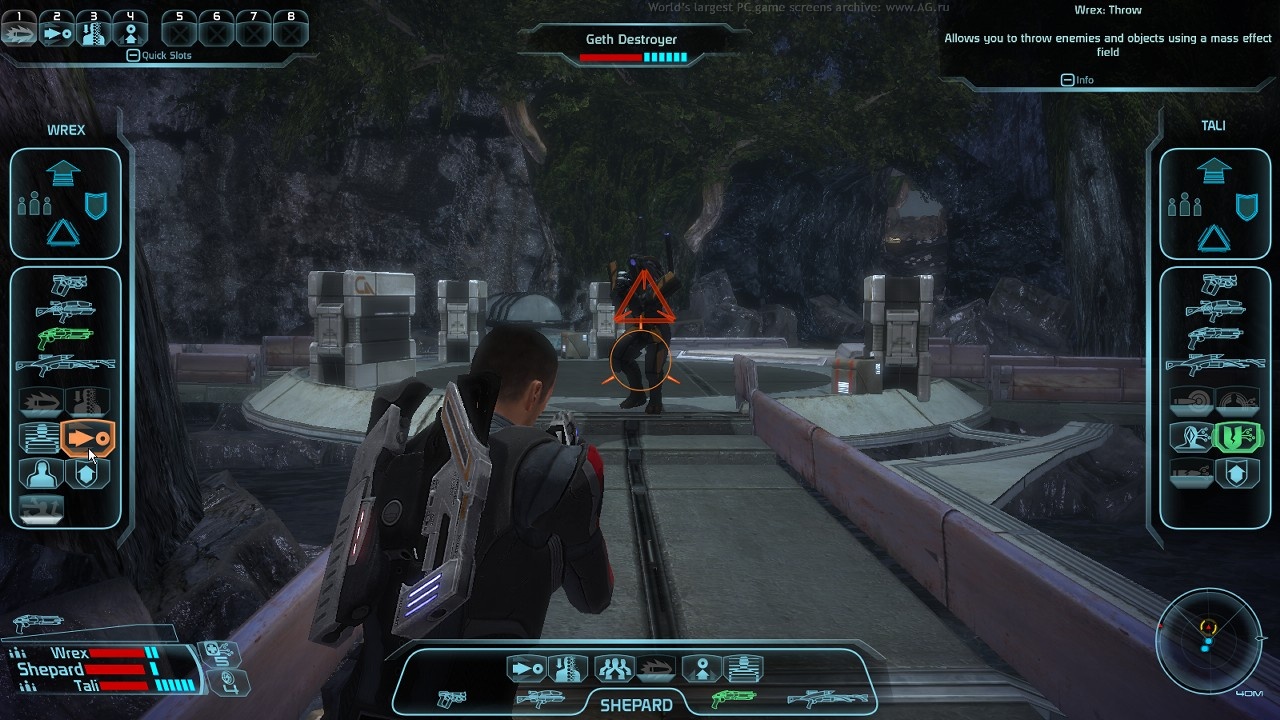
Task: Order Tali to move with up-arrow command
Action: tap(1214, 172)
